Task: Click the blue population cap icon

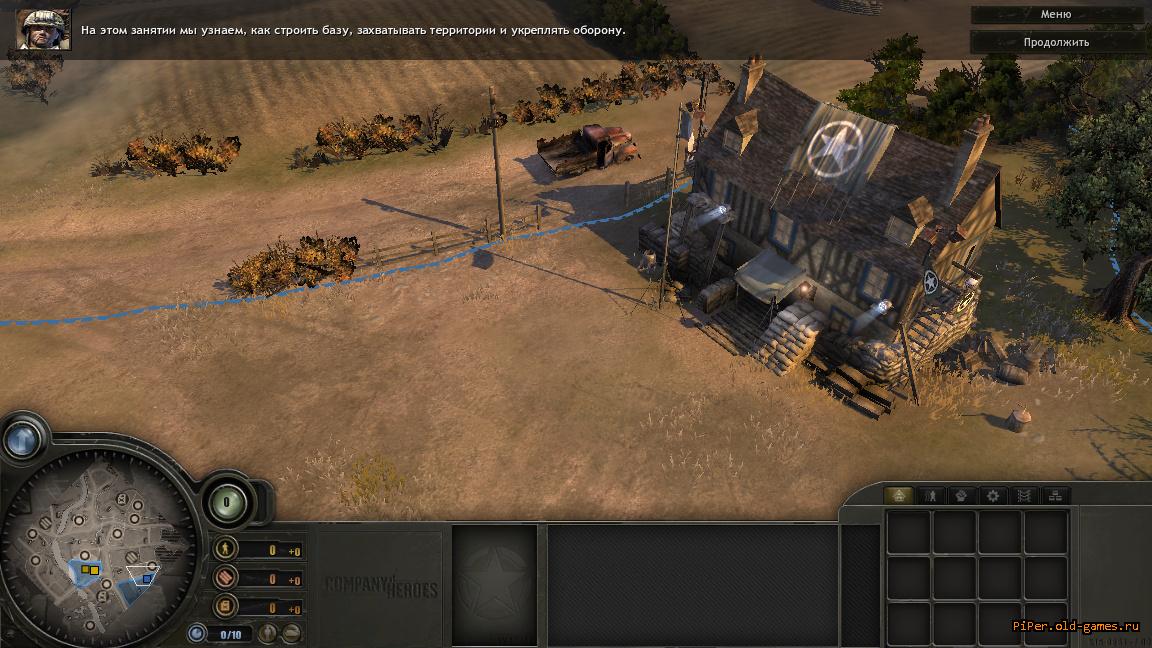Action: click(x=197, y=633)
